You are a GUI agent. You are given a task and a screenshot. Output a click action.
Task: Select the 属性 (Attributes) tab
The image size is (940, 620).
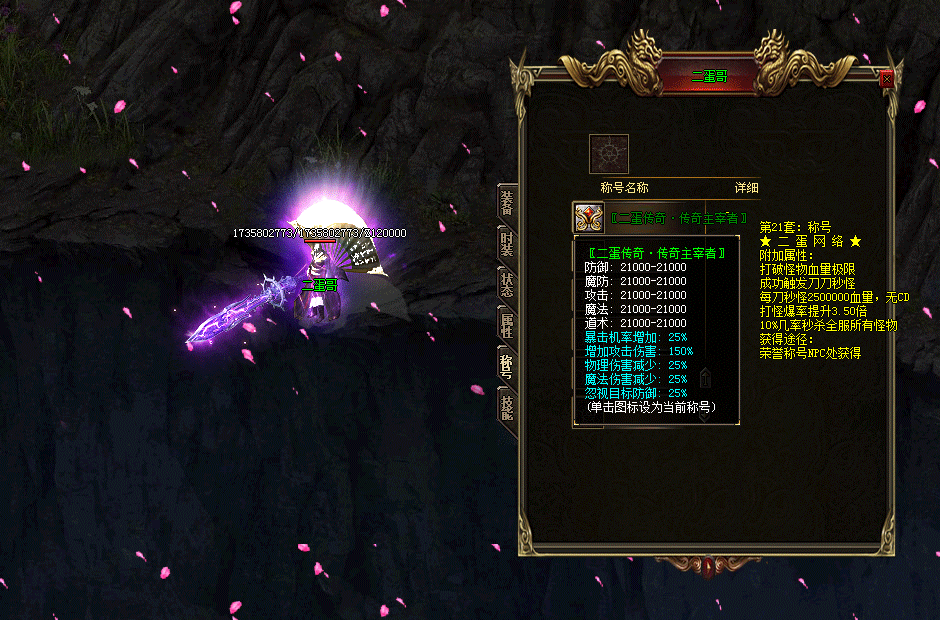click(x=507, y=323)
